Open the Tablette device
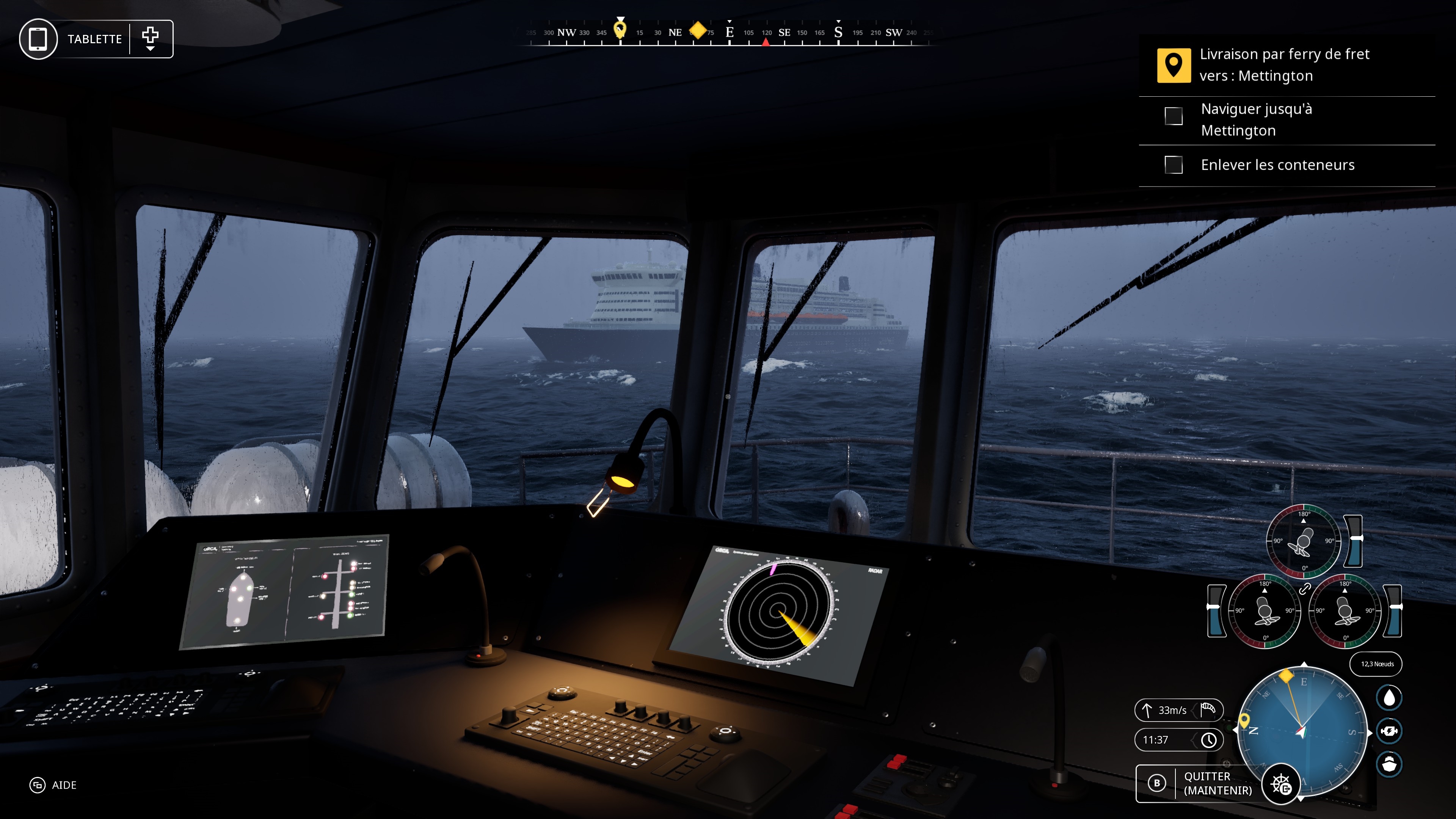Image resolution: width=1456 pixels, height=819 pixels. tap(38, 39)
